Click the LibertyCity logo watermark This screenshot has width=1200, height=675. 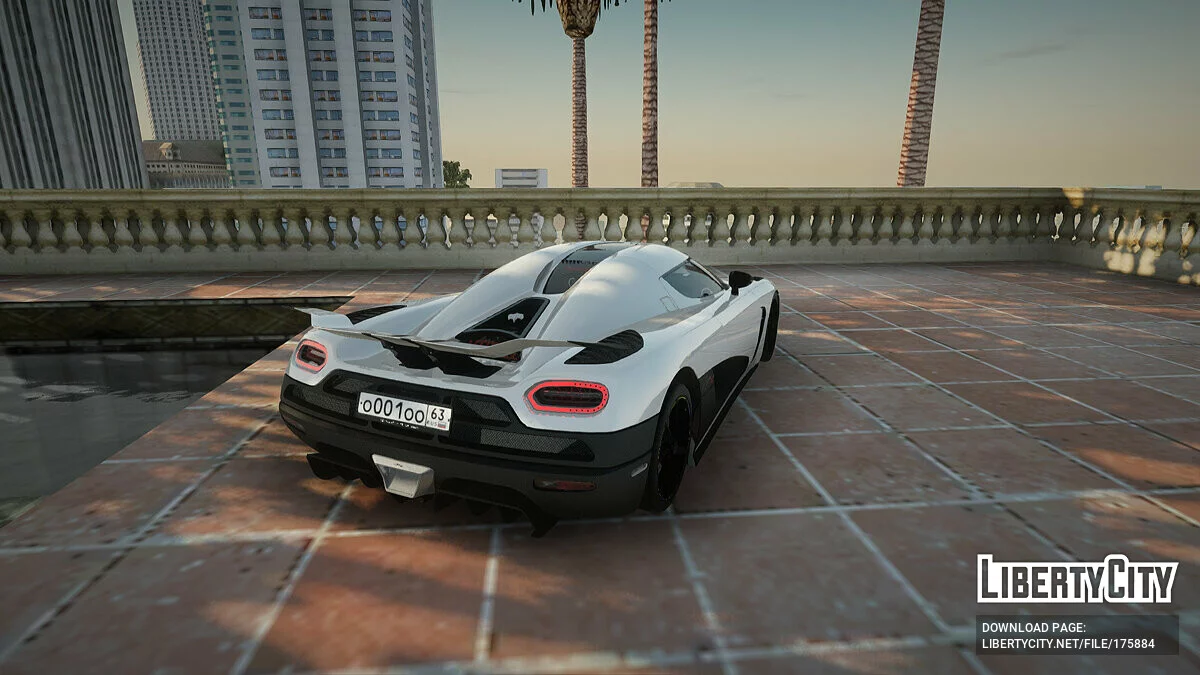pyautogui.click(x=1077, y=579)
